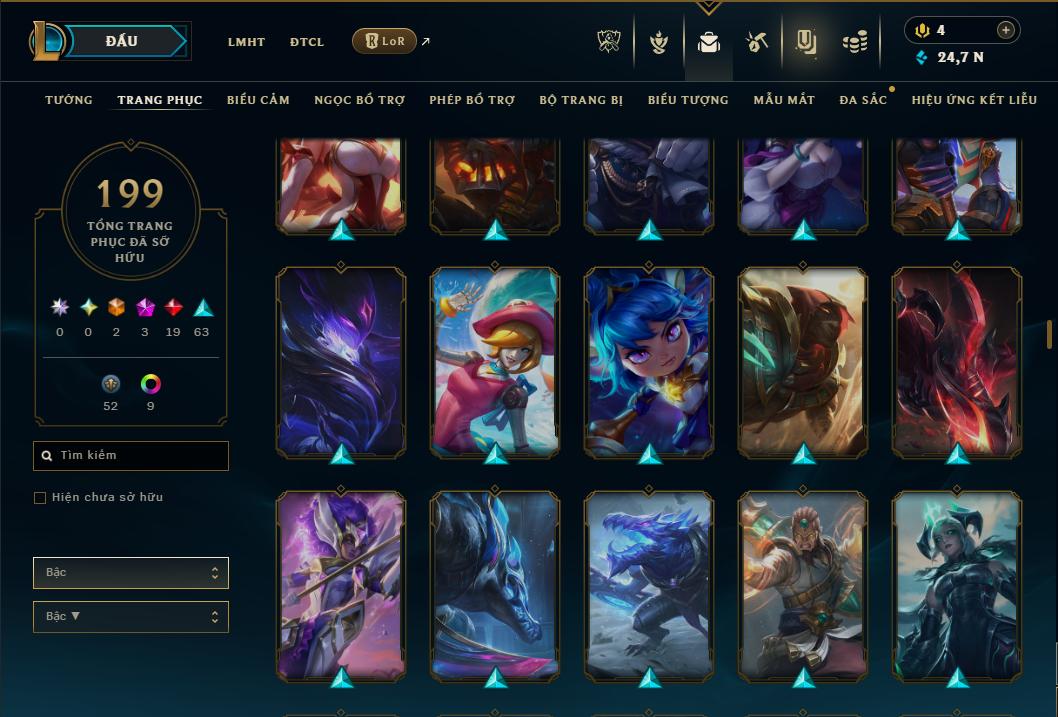The image size is (1058, 717).
Task: Select the NGỌC BỔ TRỢ tab
Action: (x=359, y=100)
